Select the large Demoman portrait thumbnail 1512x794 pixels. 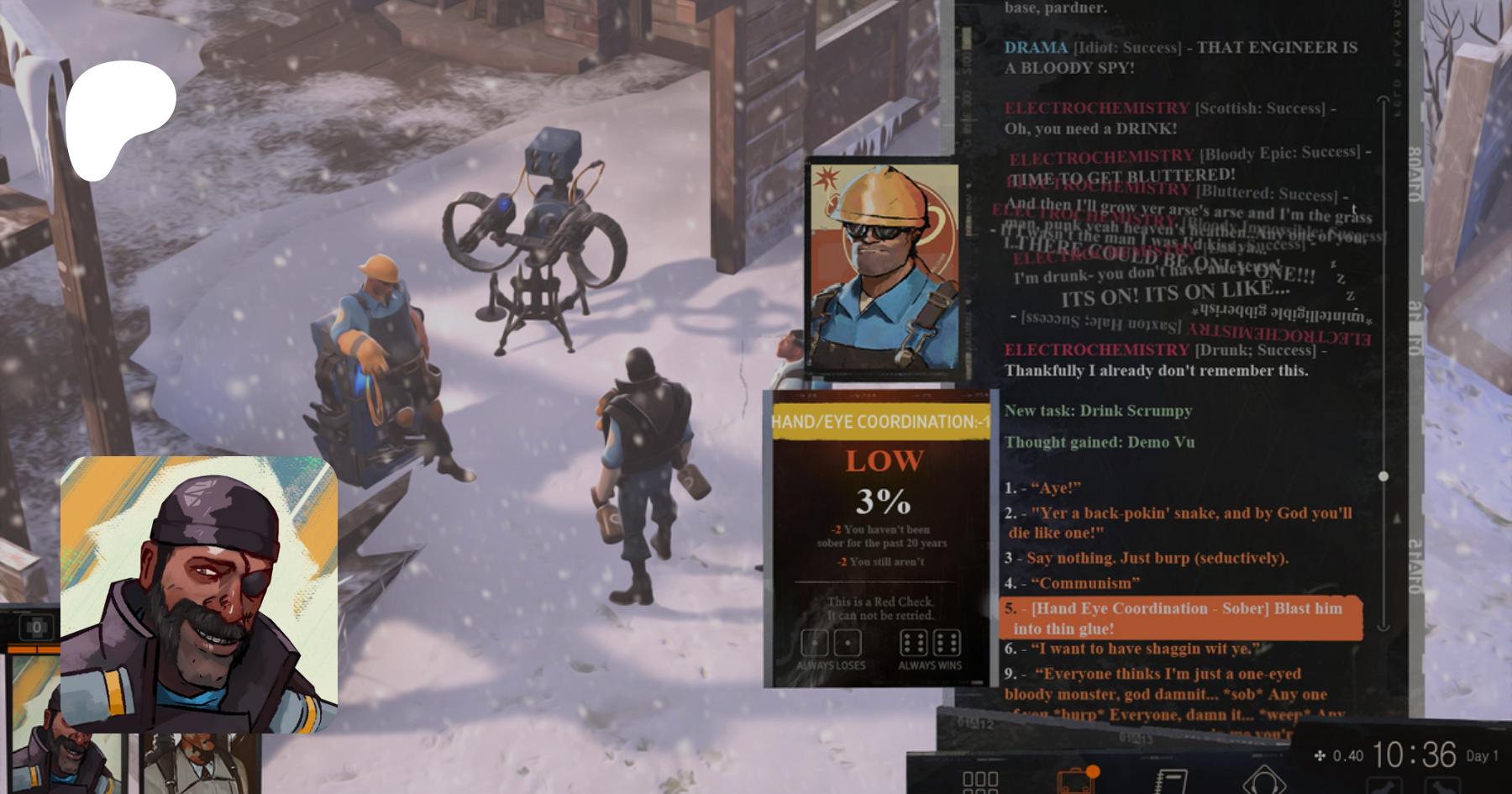click(x=199, y=592)
